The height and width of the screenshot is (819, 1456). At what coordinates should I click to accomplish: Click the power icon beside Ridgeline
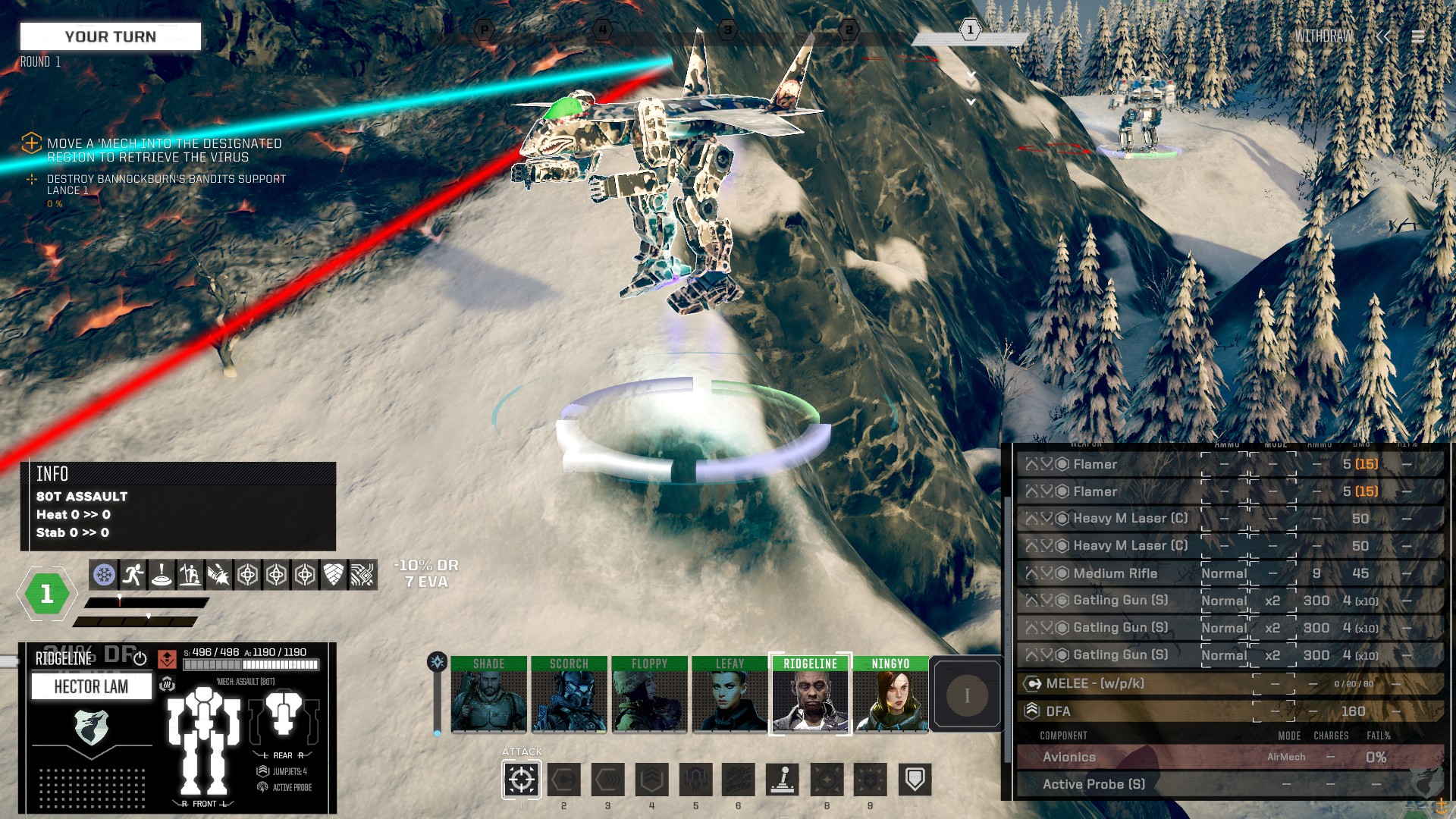click(140, 659)
